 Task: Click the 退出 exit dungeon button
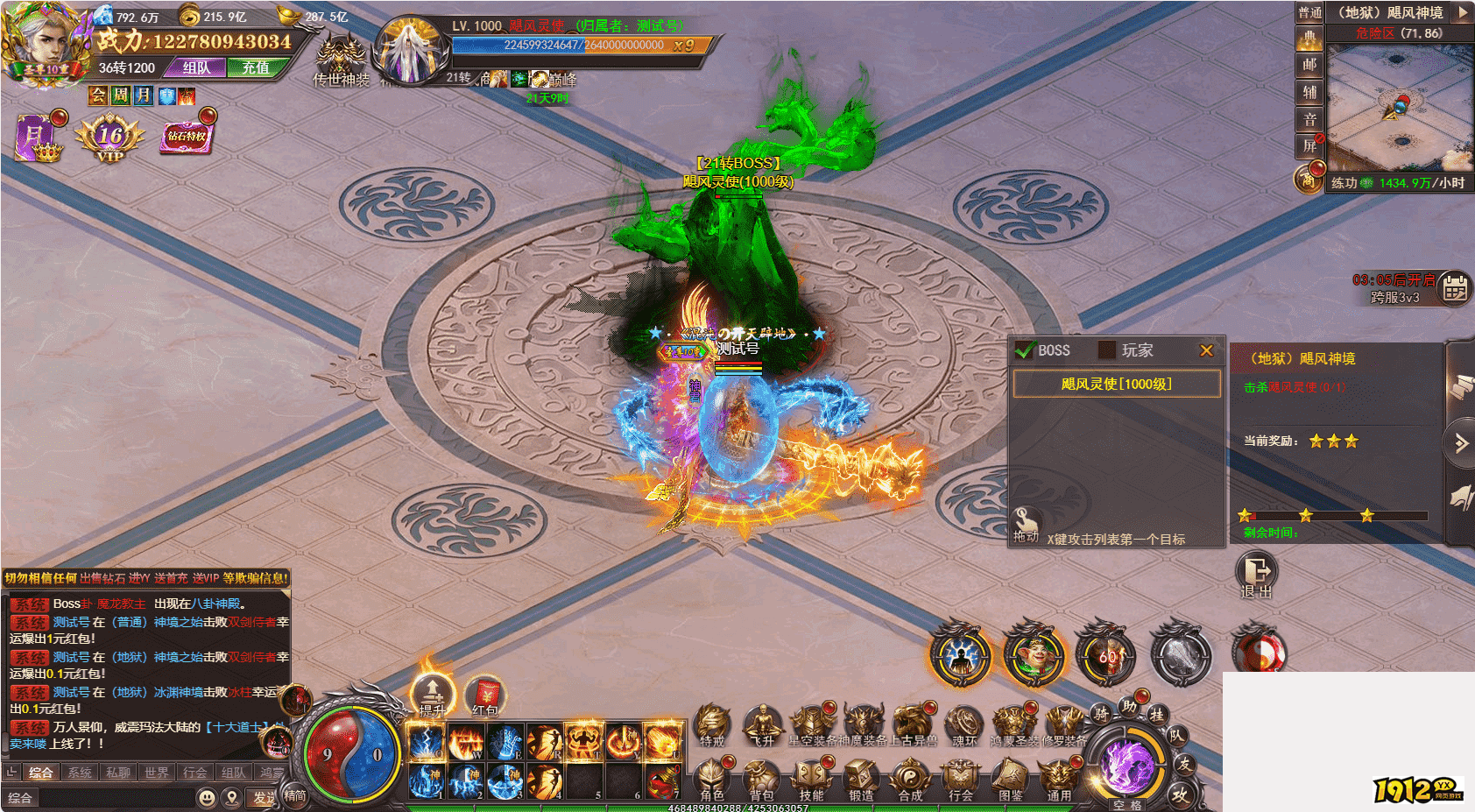click(x=1256, y=575)
